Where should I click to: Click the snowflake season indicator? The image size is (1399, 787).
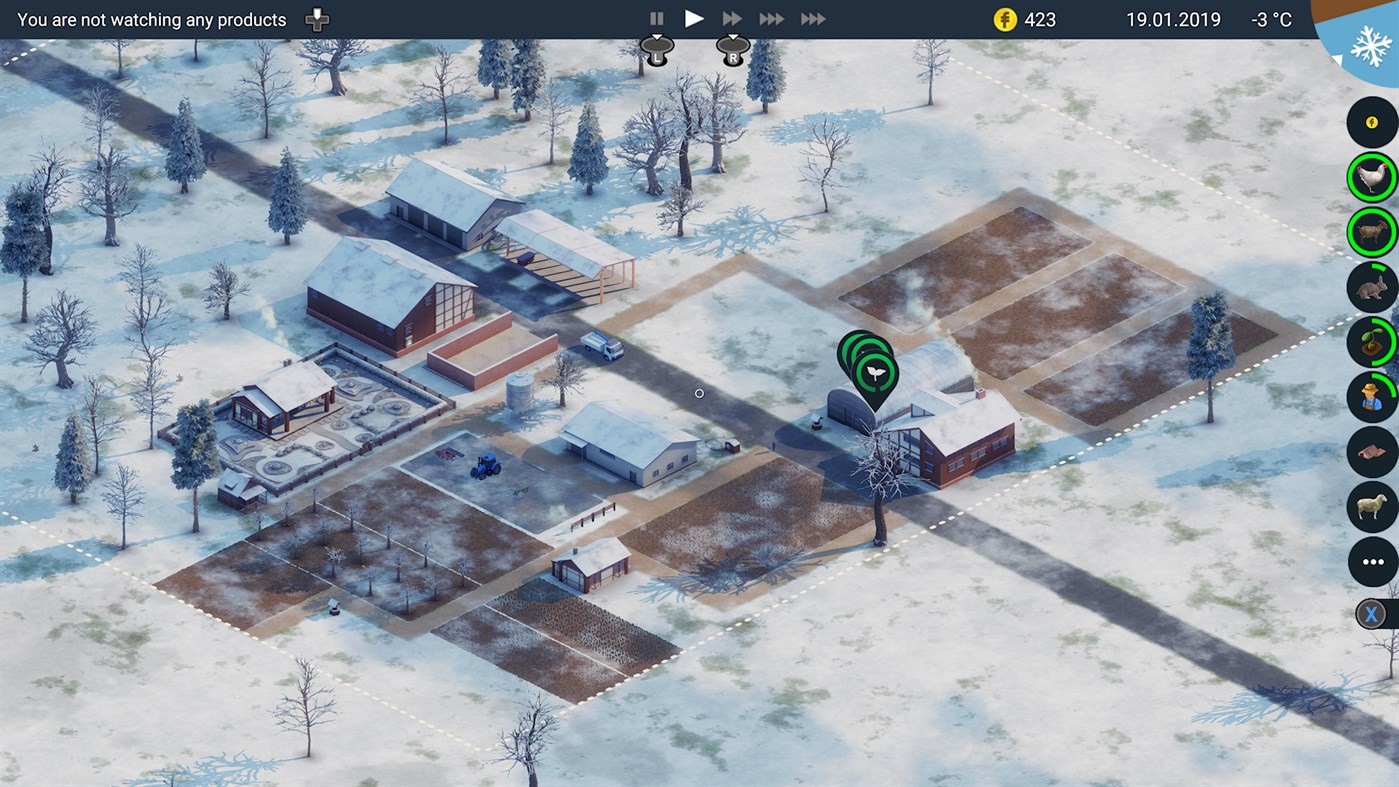pyautogui.click(x=1372, y=45)
